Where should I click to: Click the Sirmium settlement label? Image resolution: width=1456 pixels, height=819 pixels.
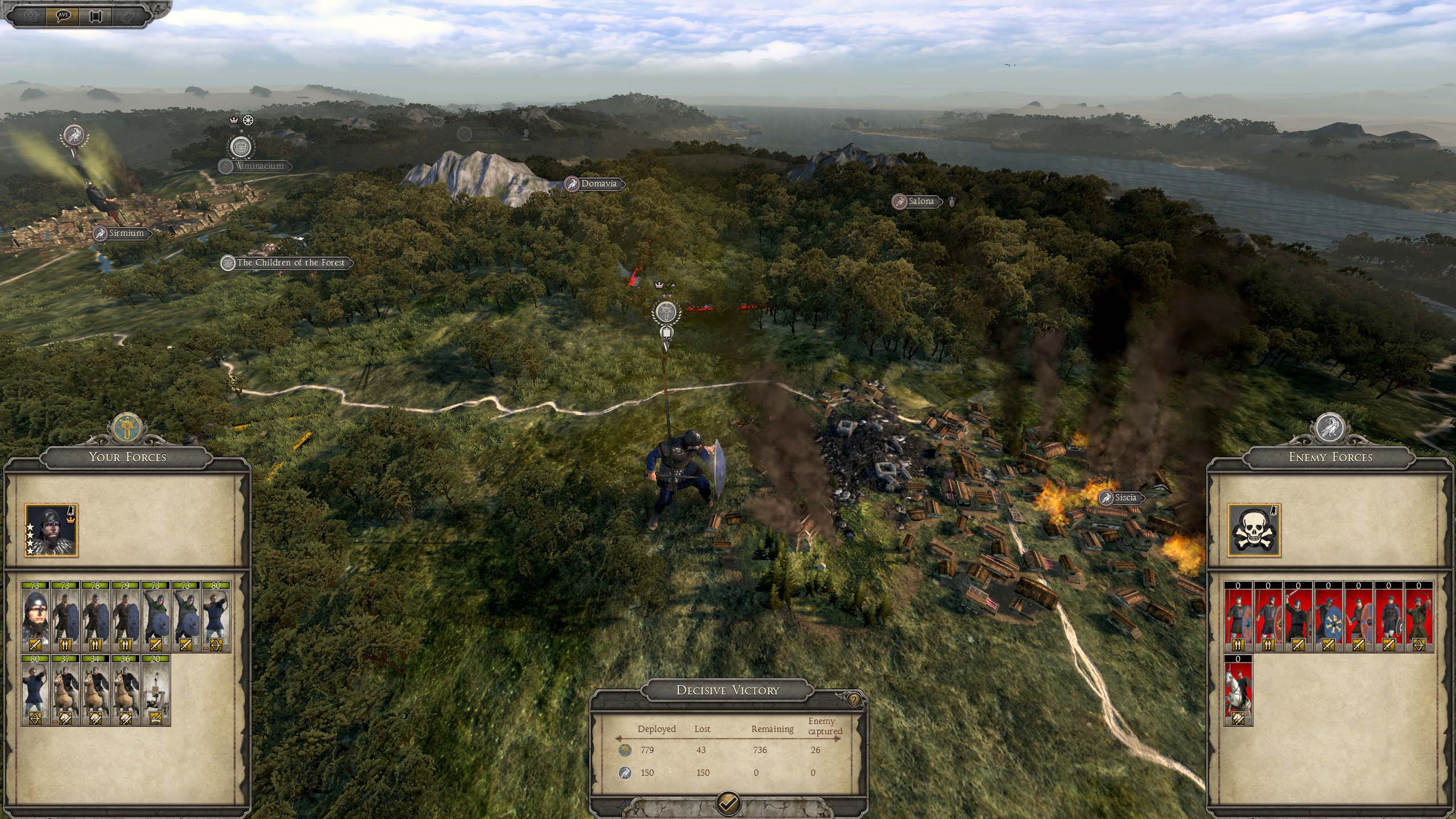pyautogui.click(x=125, y=233)
